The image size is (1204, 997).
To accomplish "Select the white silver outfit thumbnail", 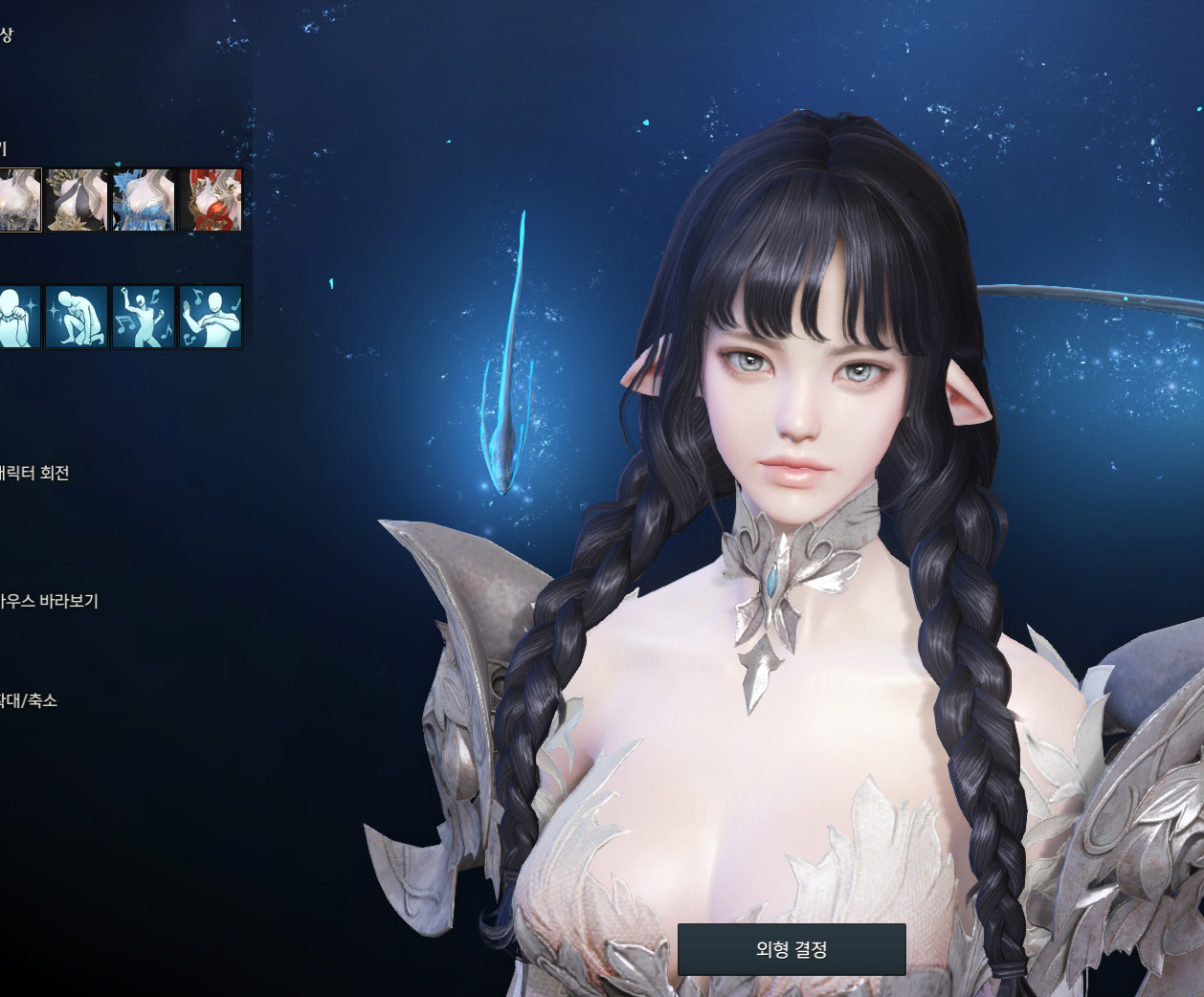I will pyautogui.click(x=18, y=200).
